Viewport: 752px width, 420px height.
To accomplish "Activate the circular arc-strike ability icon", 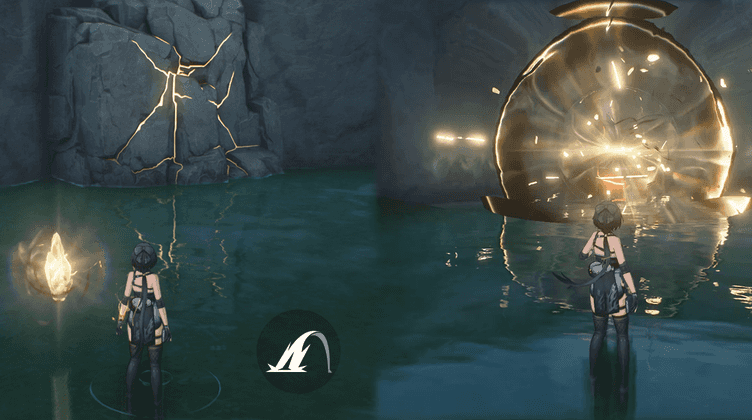I will click(297, 351).
